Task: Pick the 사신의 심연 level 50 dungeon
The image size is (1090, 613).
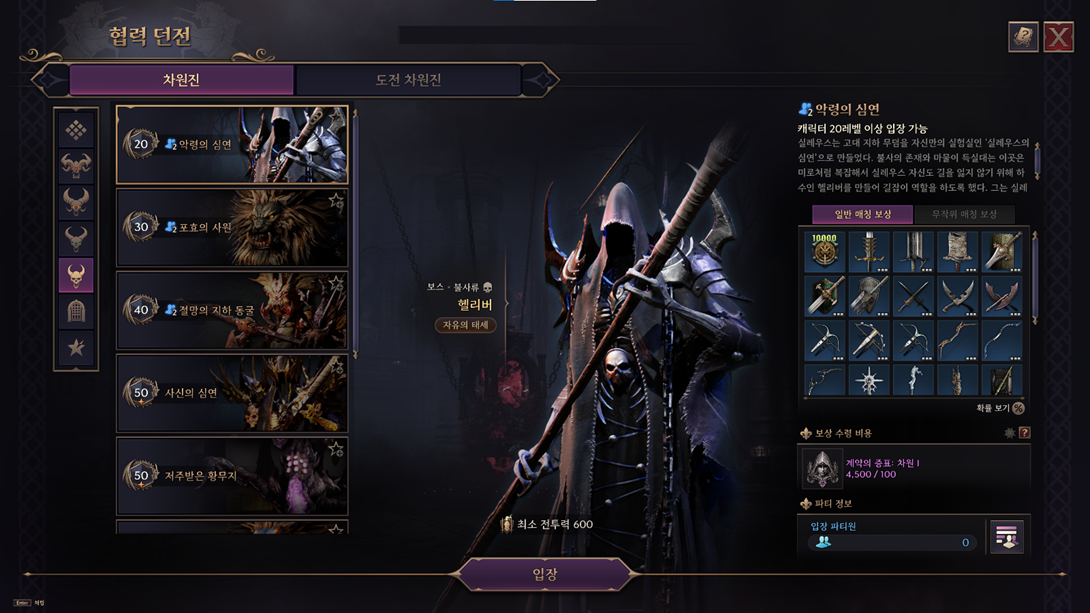Action: click(232, 393)
